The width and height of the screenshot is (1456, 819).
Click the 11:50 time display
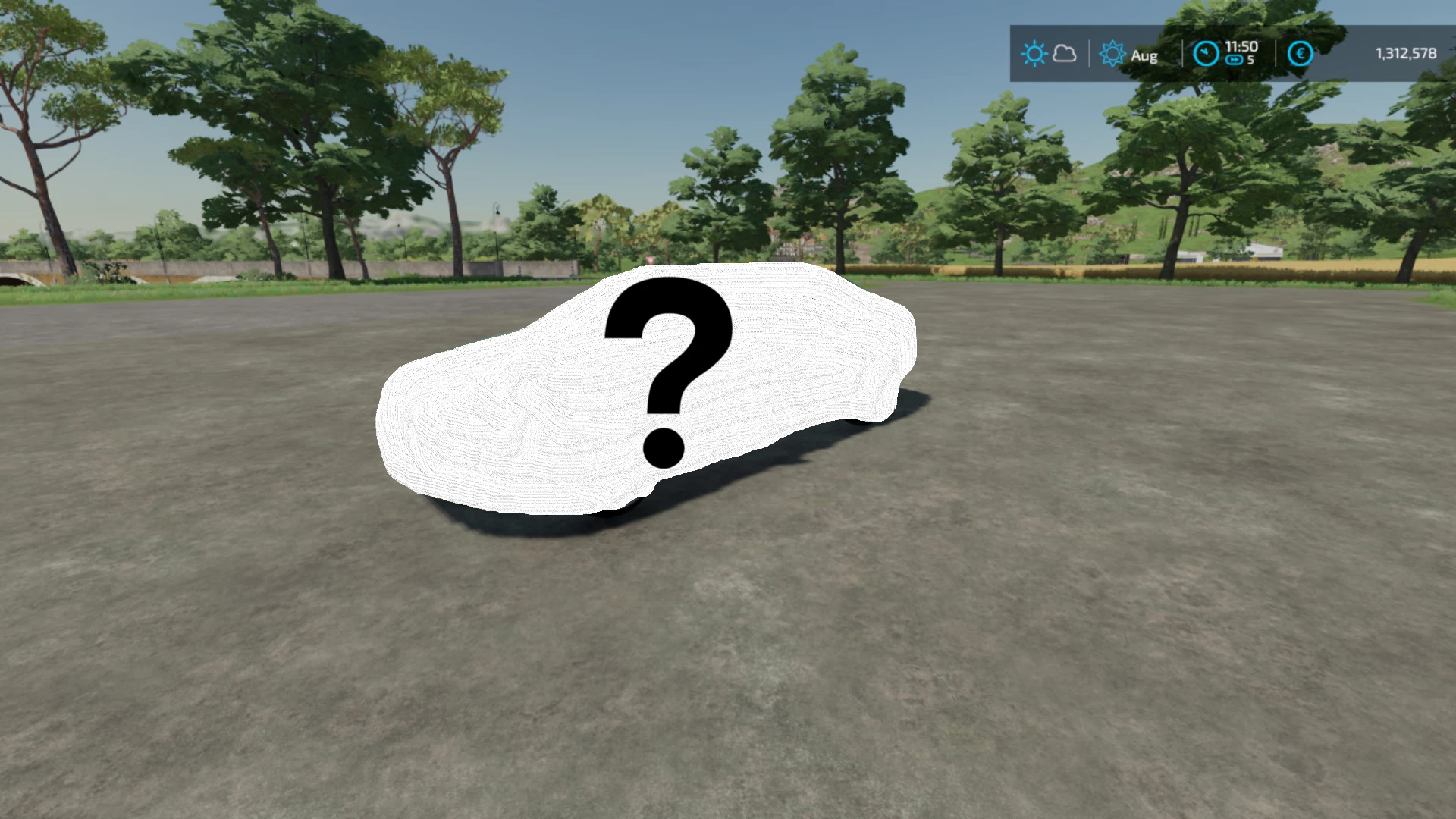[1241, 45]
